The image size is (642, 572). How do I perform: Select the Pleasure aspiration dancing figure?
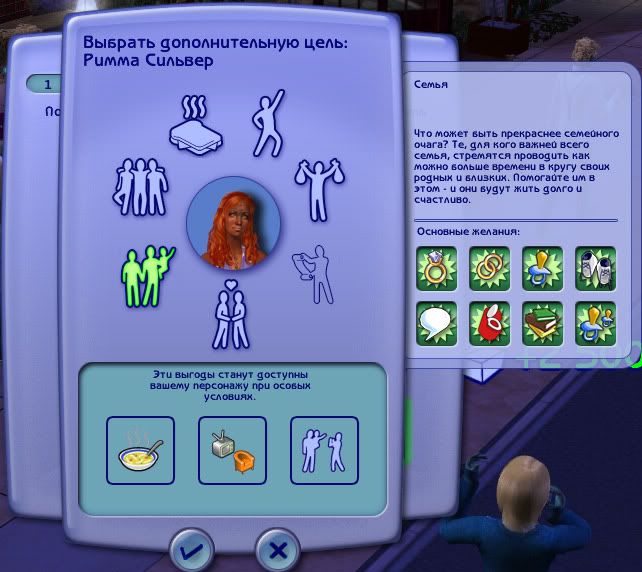pyautogui.click(x=270, y=122)
